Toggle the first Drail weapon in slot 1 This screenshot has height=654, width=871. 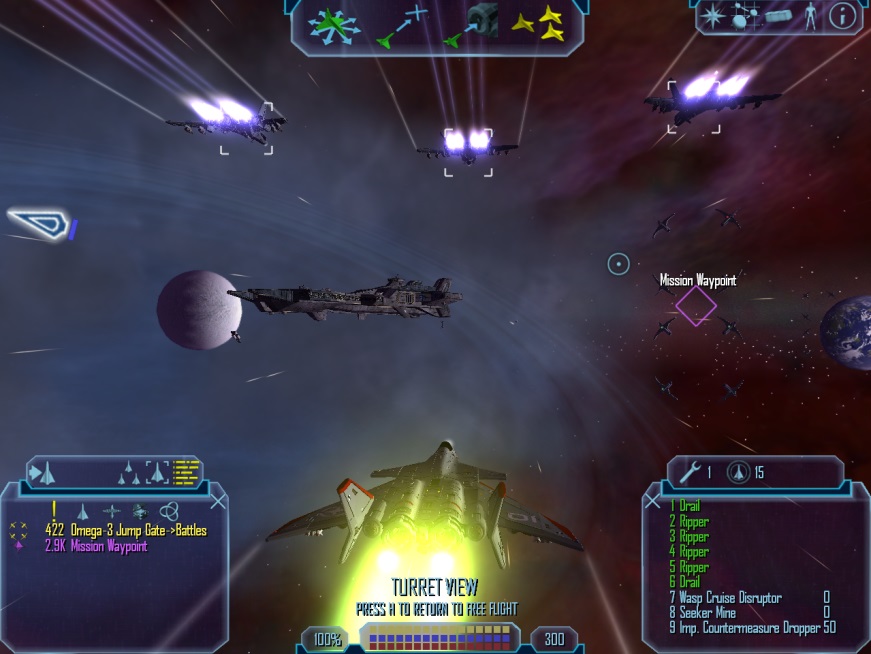[x=685, y=507]
